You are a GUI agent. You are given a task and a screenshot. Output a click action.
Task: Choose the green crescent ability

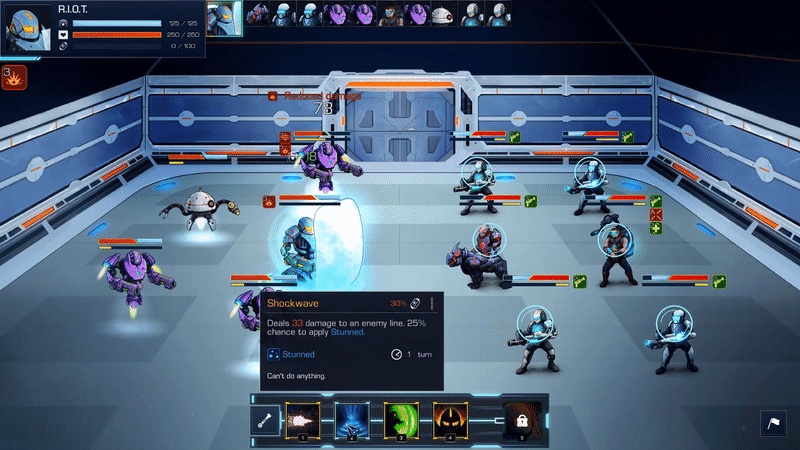click(400, 420)
